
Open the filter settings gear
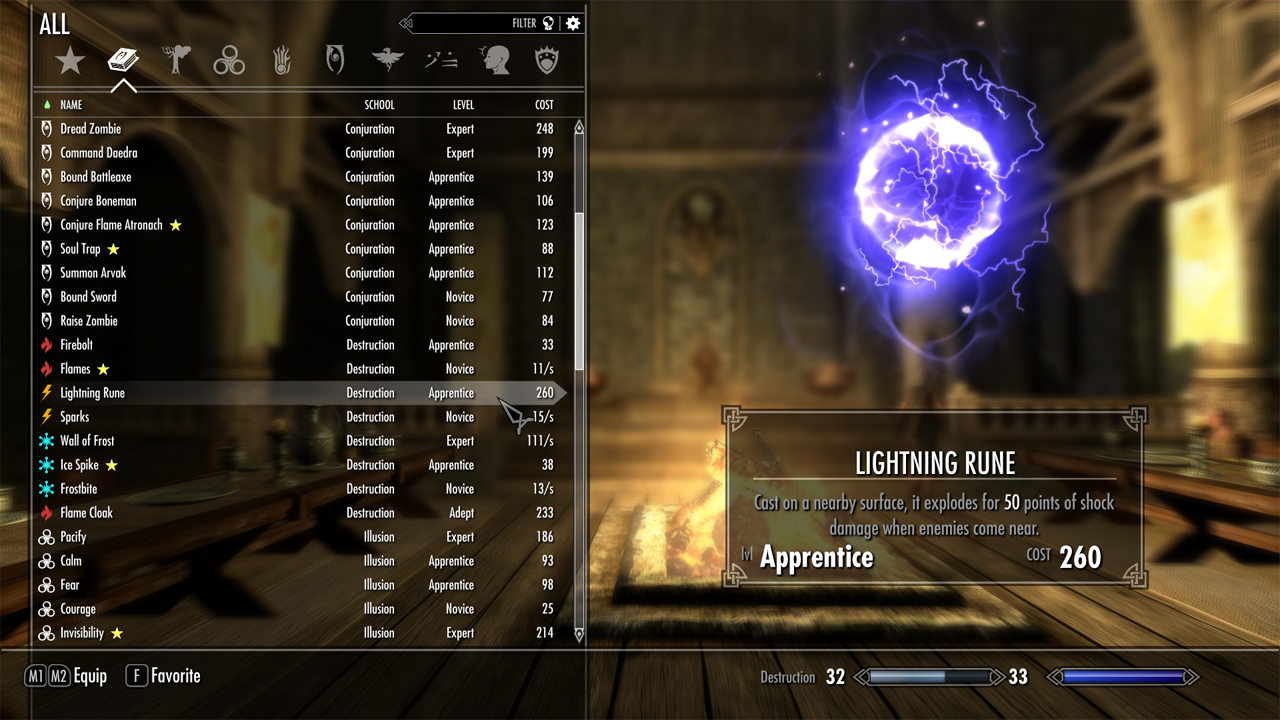click(573, 23)
